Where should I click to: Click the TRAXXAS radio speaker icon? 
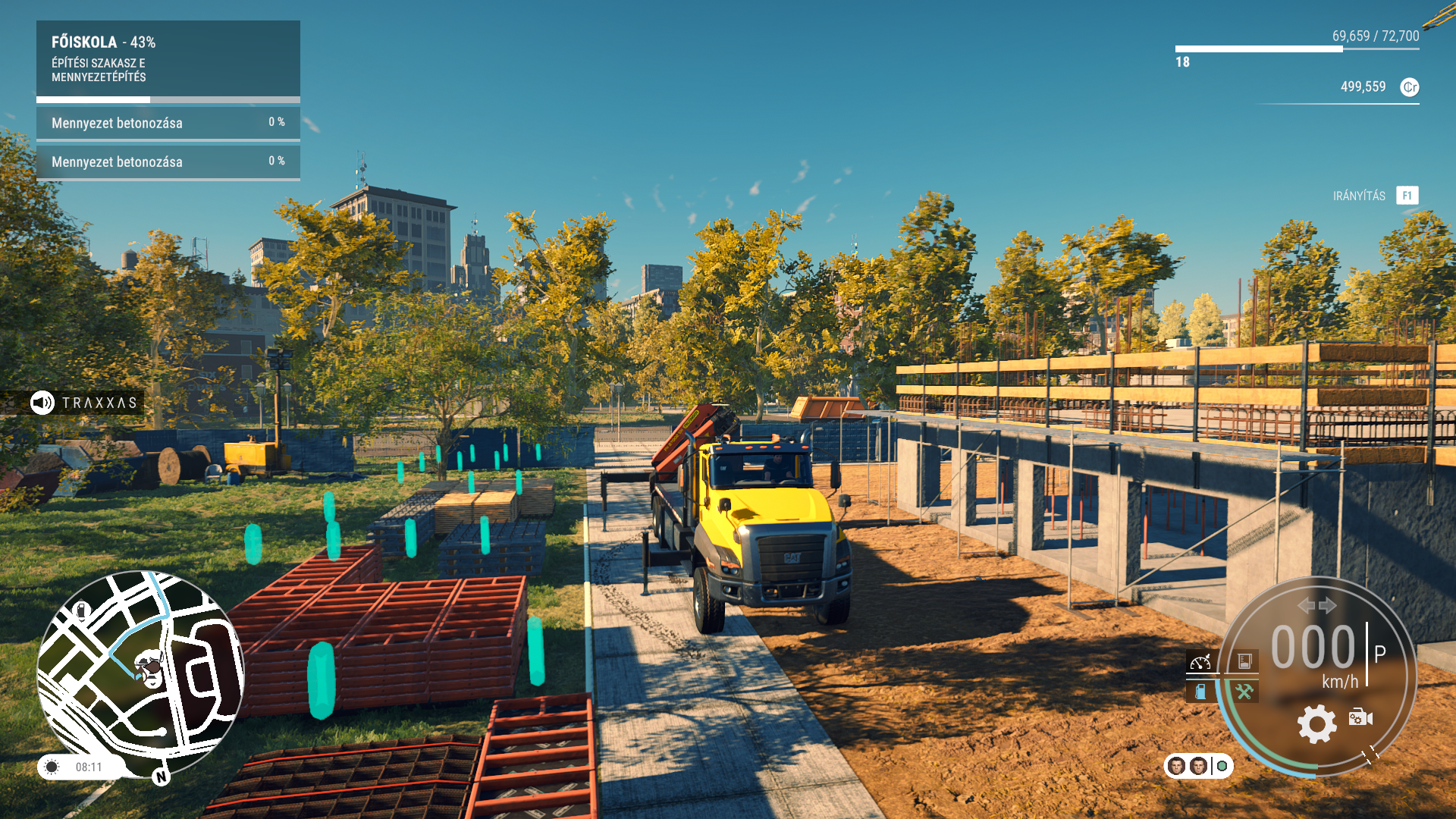tap(42, 403)
